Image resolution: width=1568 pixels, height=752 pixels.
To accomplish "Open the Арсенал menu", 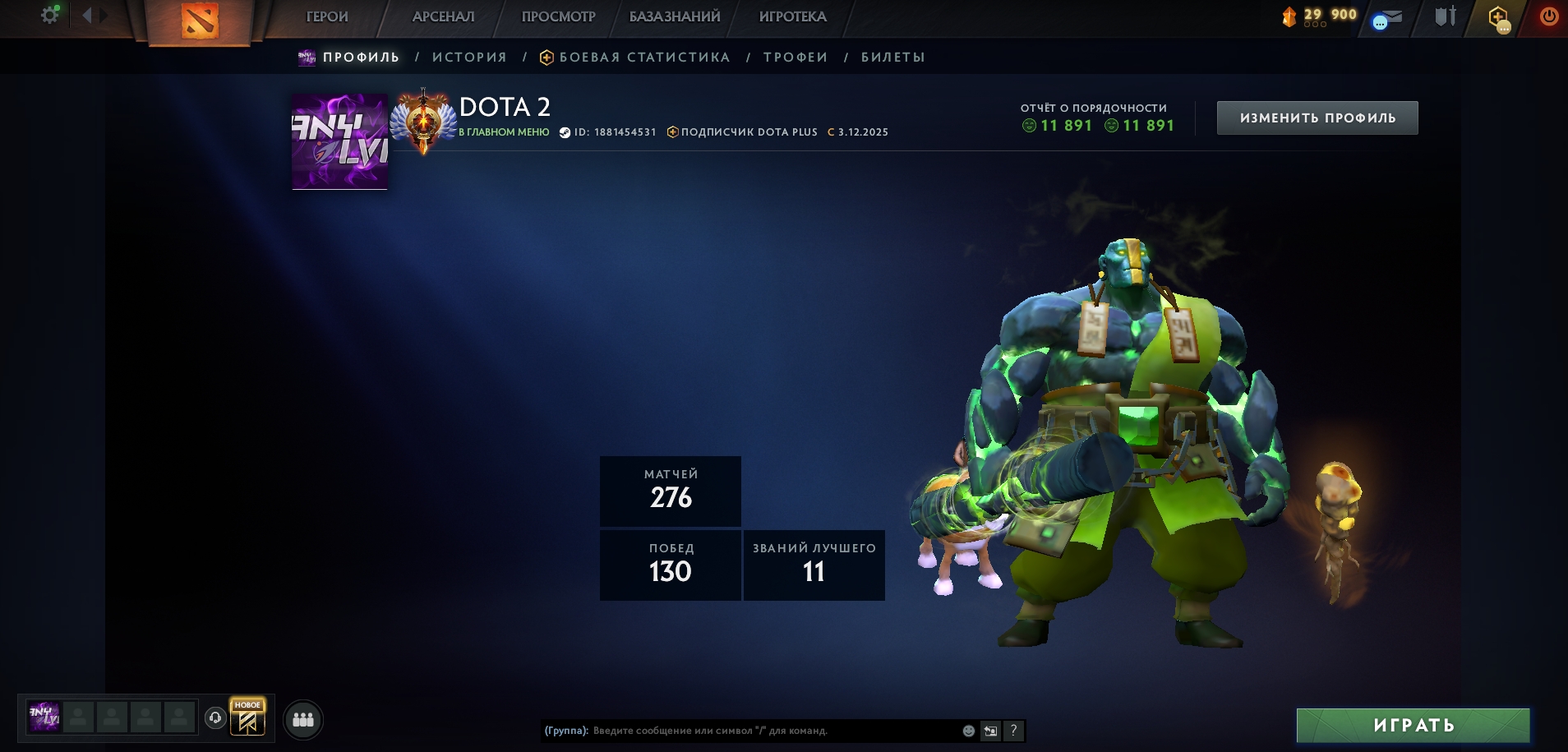I will point(443,16).
